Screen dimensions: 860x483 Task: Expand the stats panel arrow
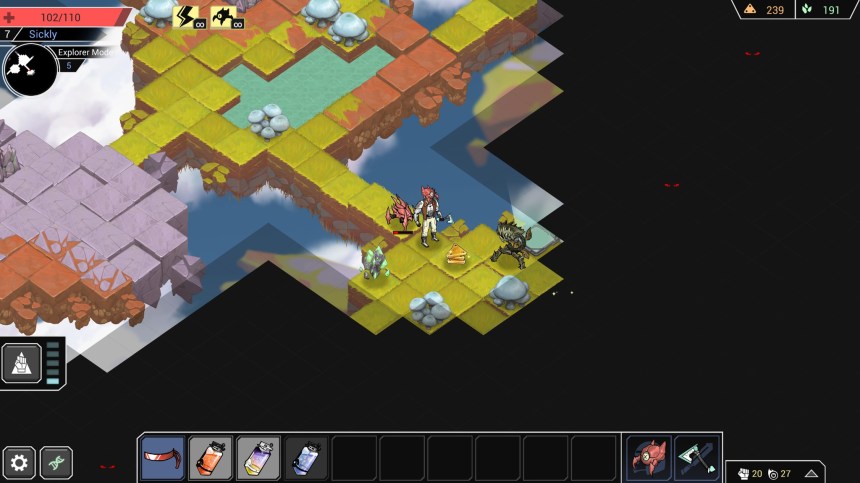[811, 473]
